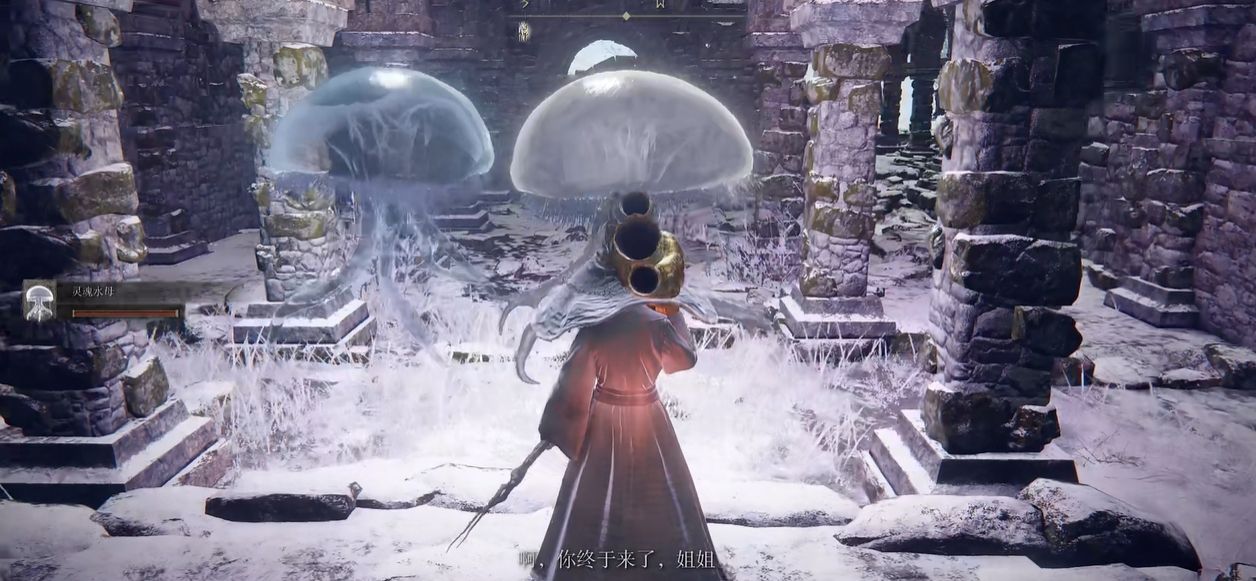Click the glowing marker below the compass
This screenshot has height=581, width=1256.
click(x=524, y=31)
